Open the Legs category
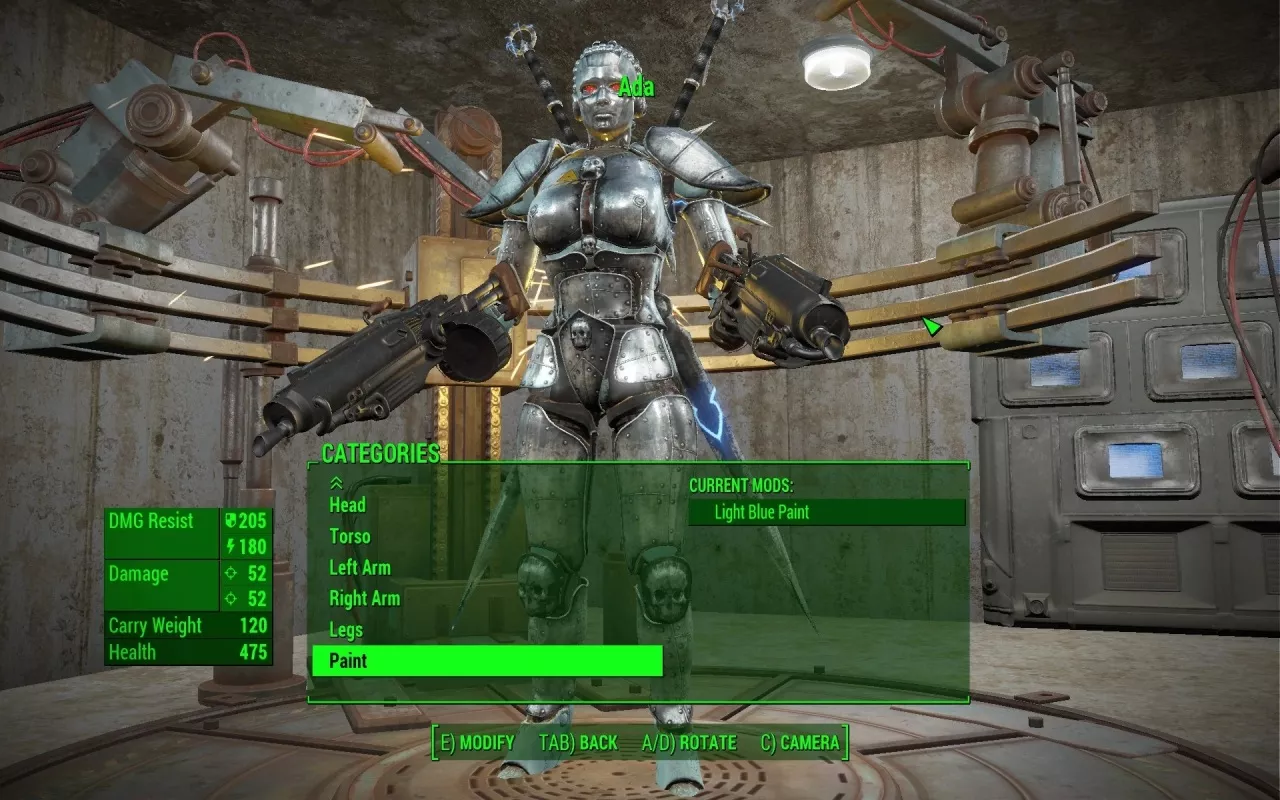This screenshot has height=800, width=1280. tap(346, 629)
